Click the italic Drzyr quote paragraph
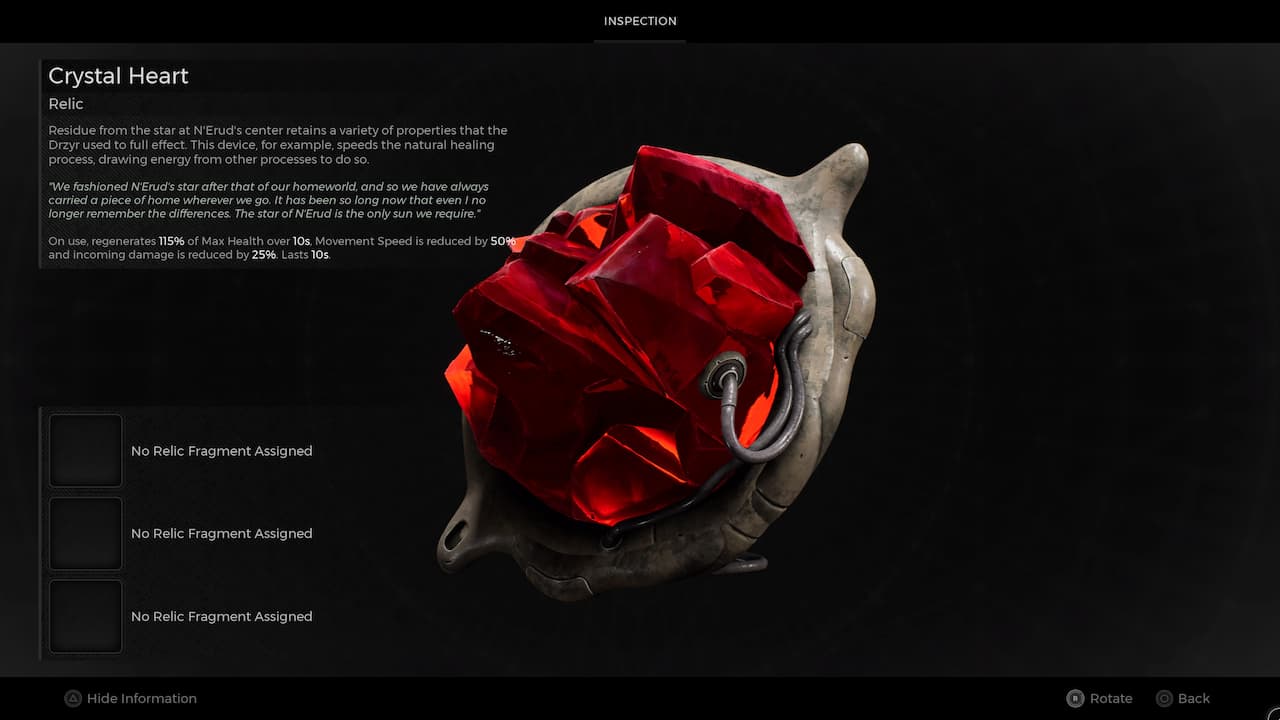Viewport: 1280px width, 720px height. click(x=270, y=200)
